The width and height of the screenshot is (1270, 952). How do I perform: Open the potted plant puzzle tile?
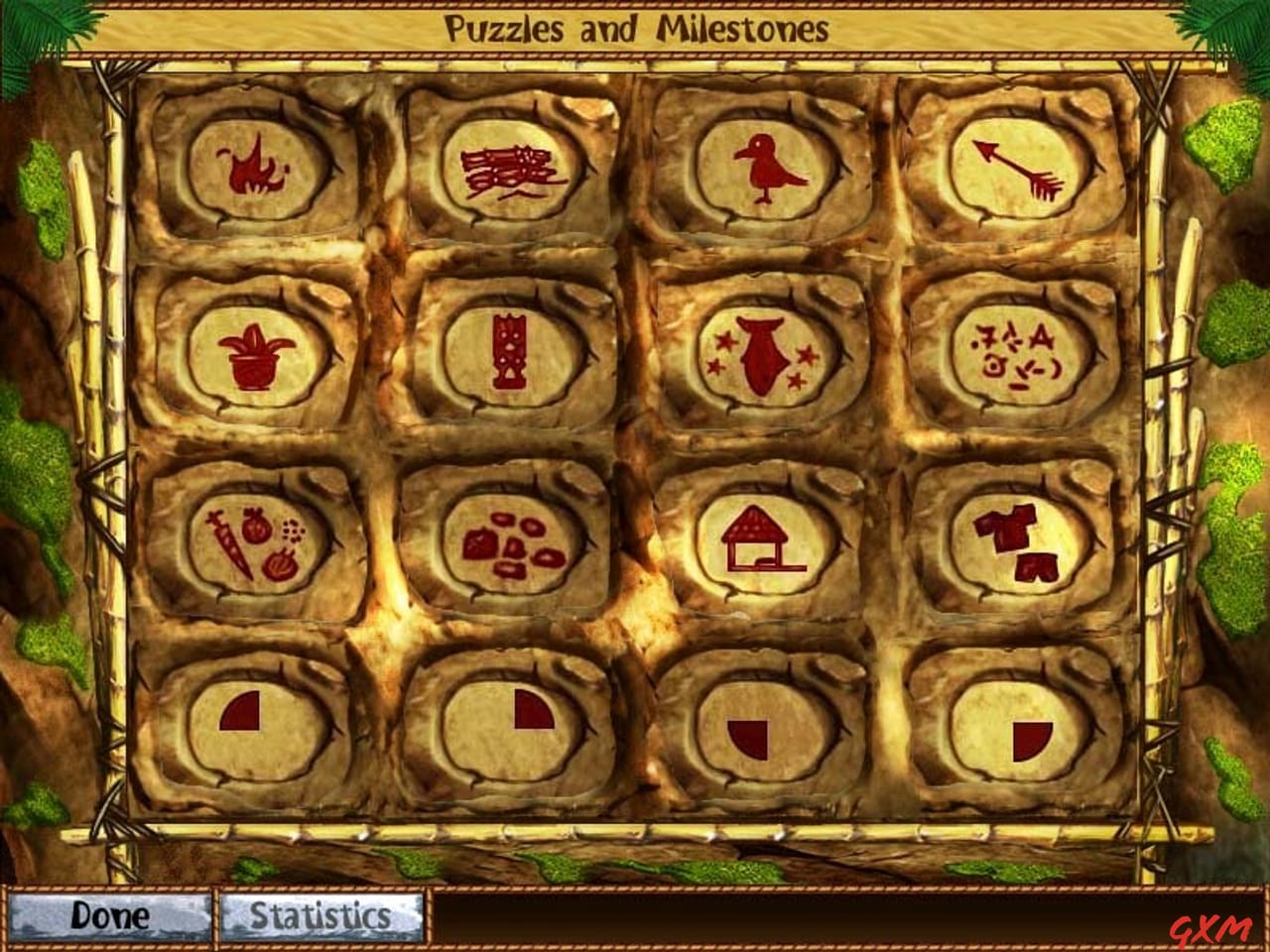pyautogui.click(x=253, y=355)
